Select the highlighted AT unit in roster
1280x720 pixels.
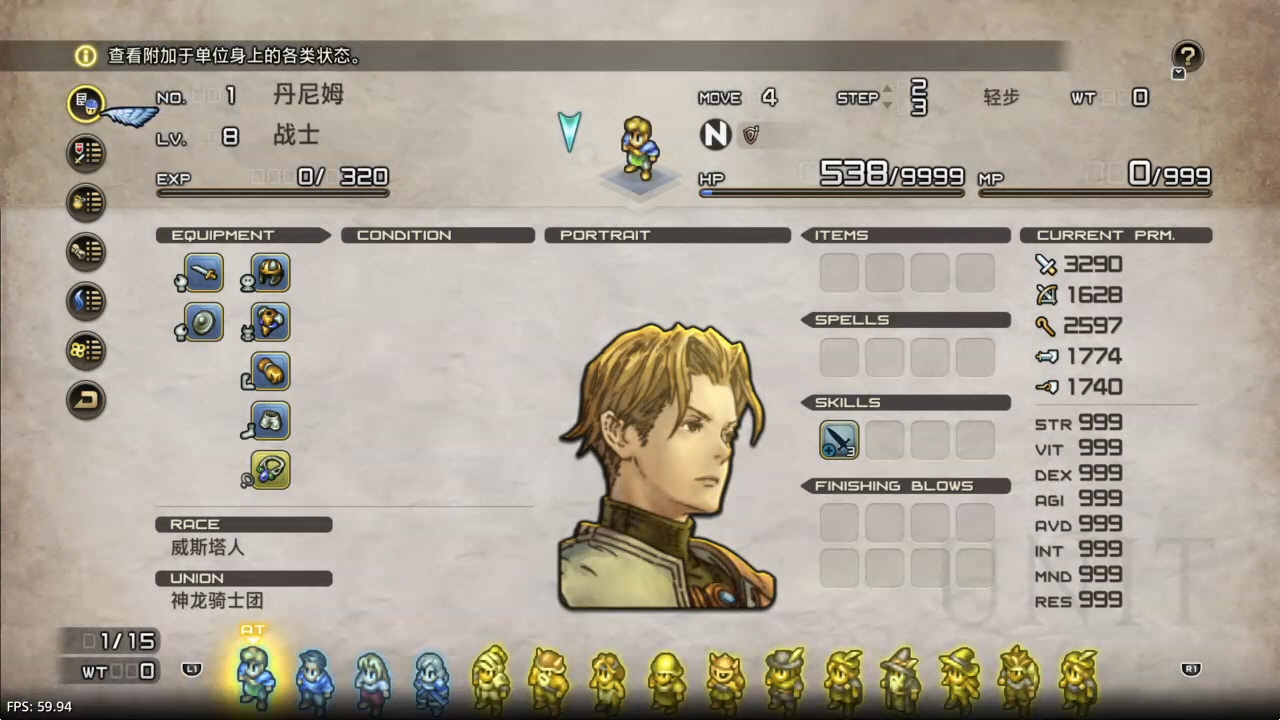coord(254,676)
